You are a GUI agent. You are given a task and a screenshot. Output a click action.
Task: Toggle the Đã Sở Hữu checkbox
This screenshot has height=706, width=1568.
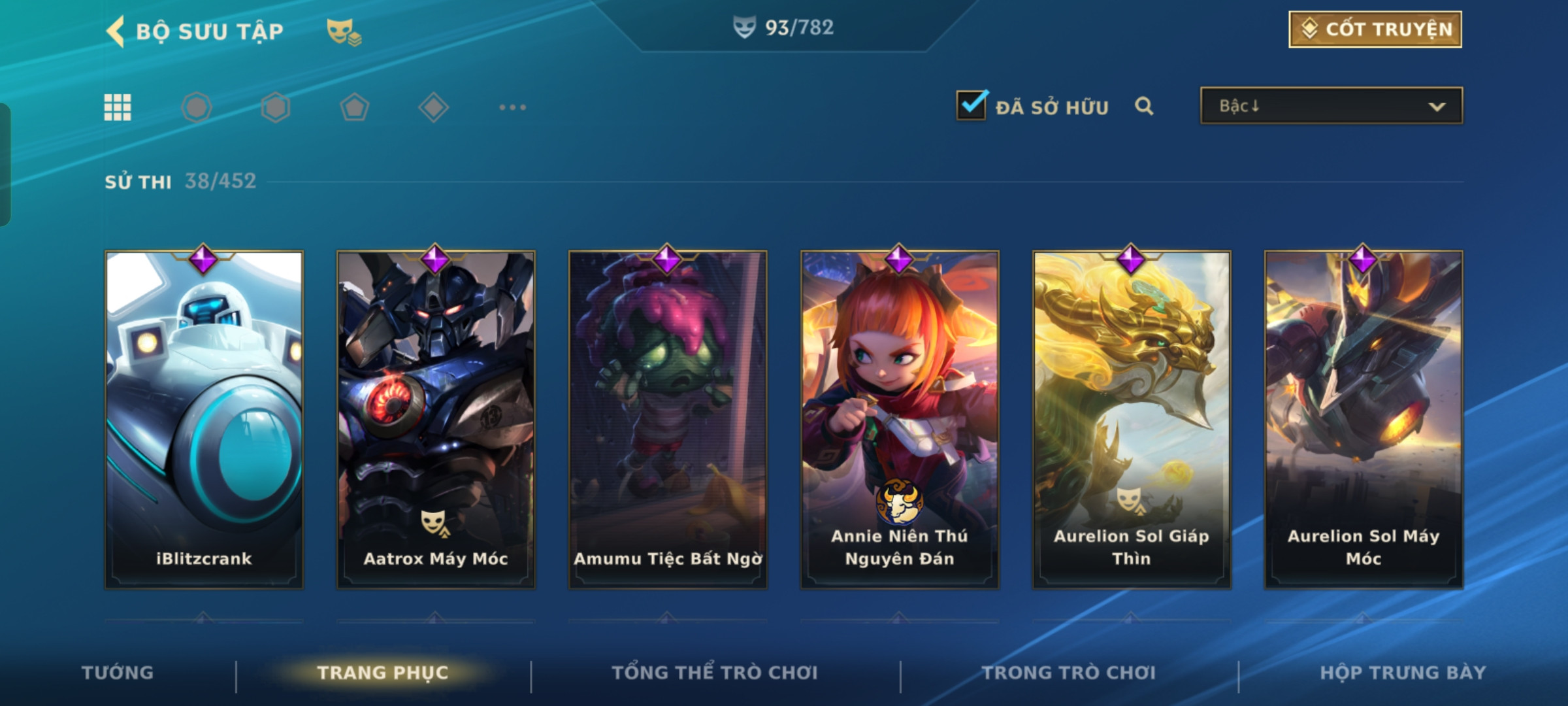[972, 105]
